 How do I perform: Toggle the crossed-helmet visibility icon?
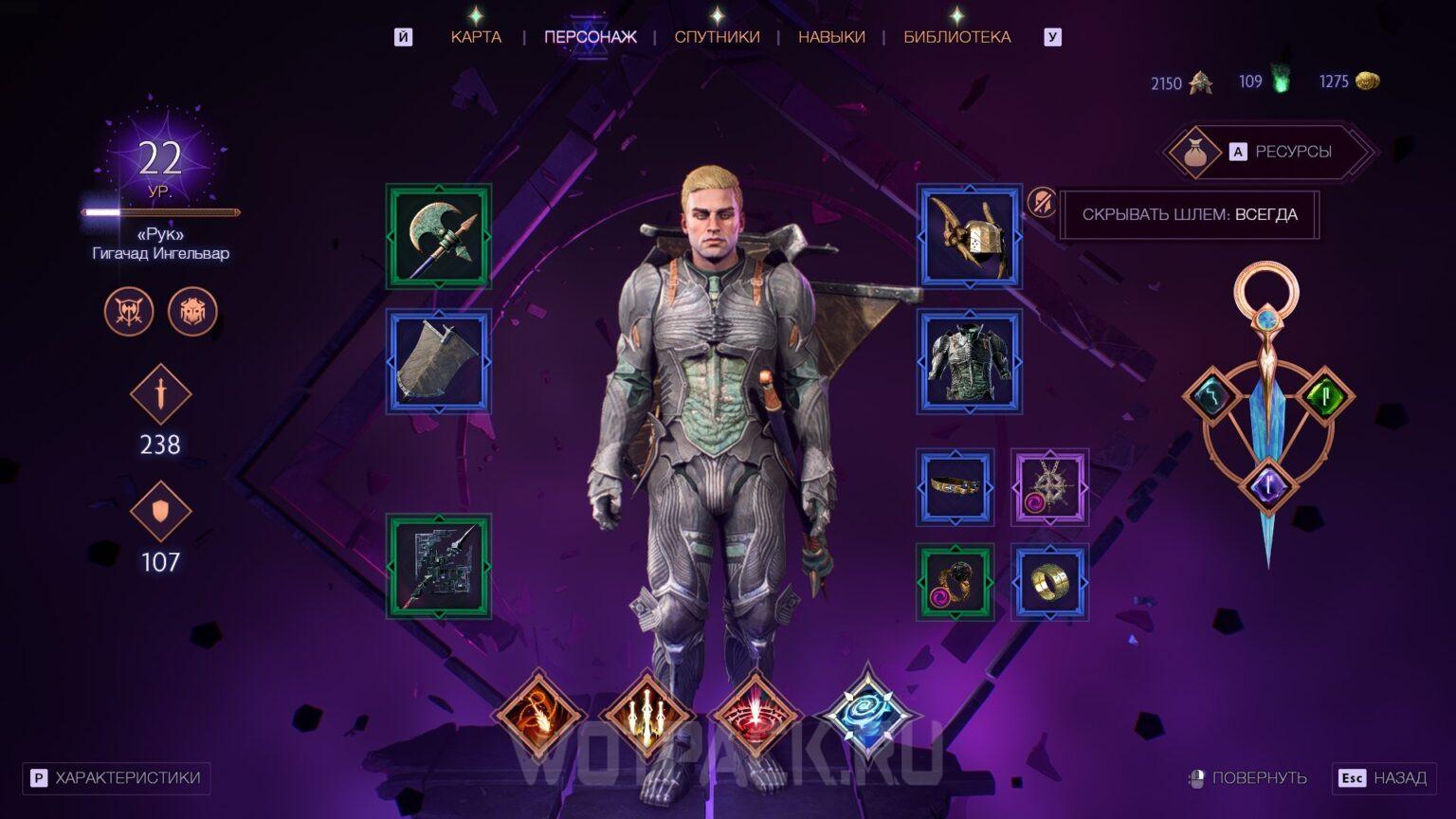(x=1040, y=203)
